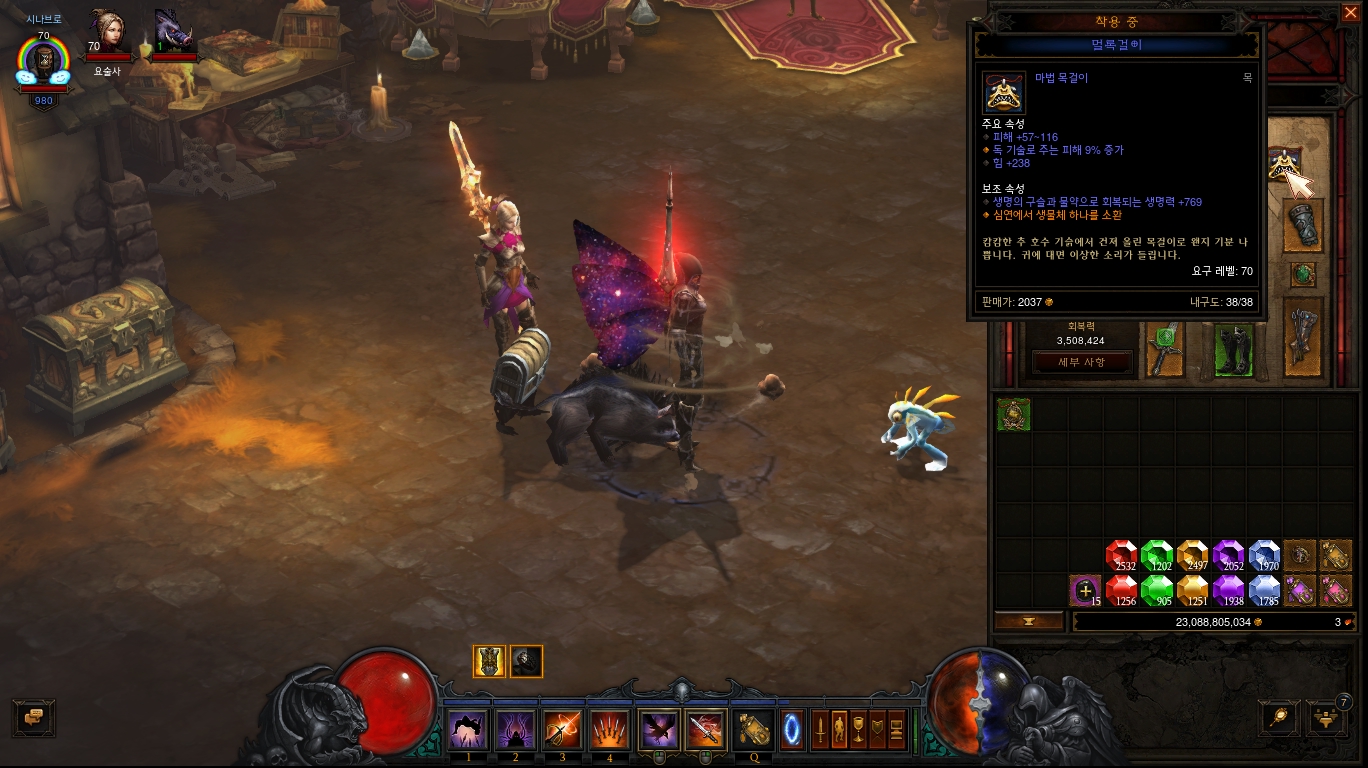Viewport: 1368px width, 768px height.
Task: Select the purple amethyst stack of 1938
Action: (1228, 590)
